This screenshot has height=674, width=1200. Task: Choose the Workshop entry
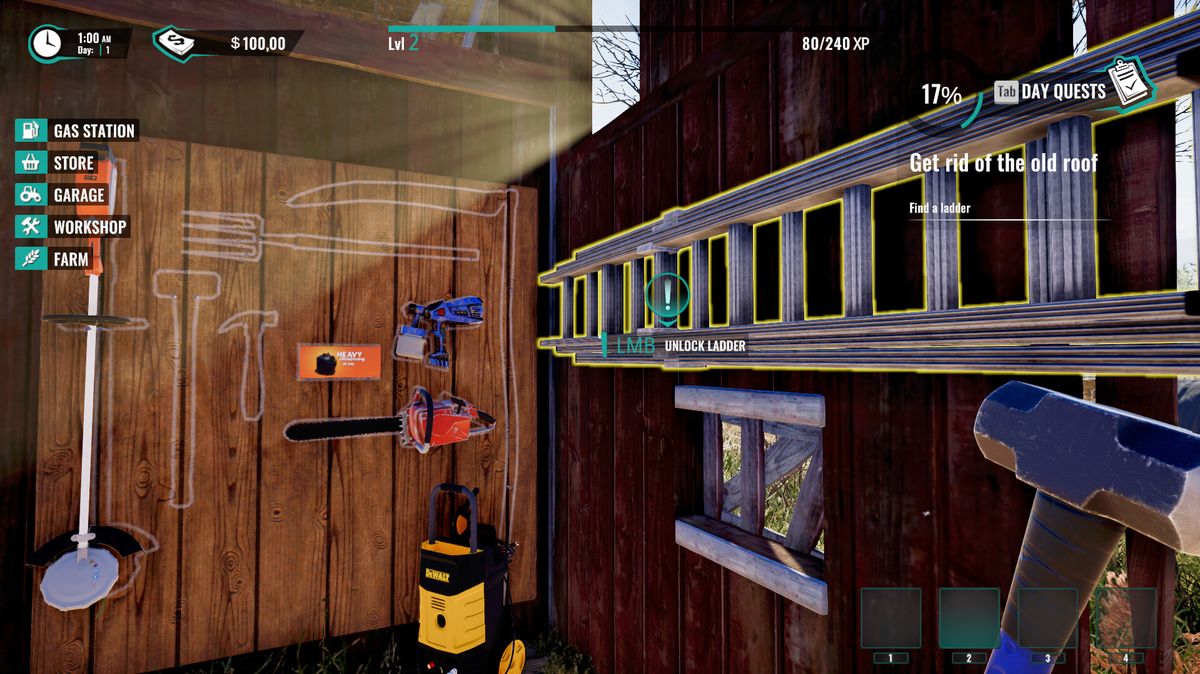coord(73,226)
